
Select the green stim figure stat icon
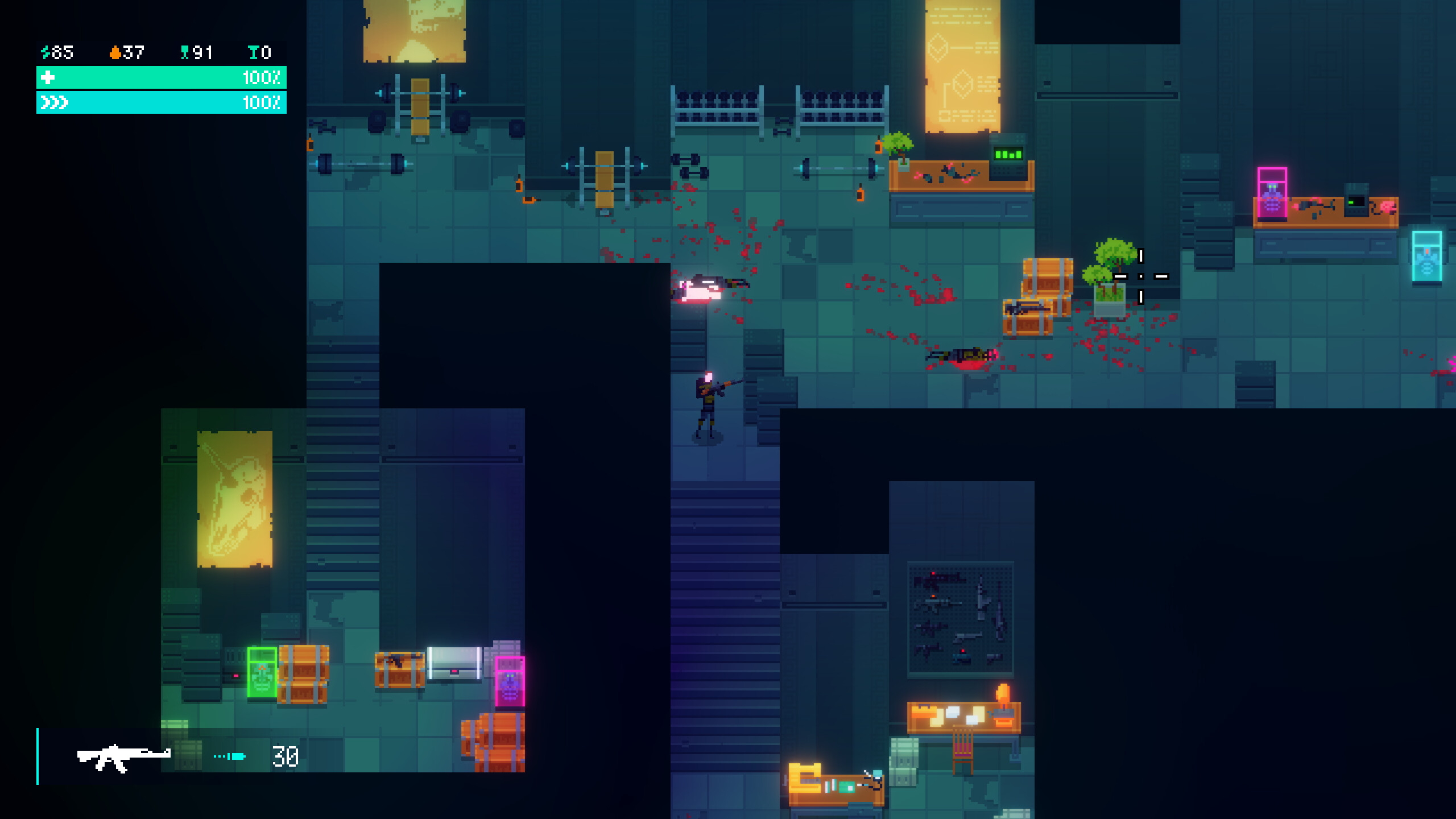coord(185,52)
